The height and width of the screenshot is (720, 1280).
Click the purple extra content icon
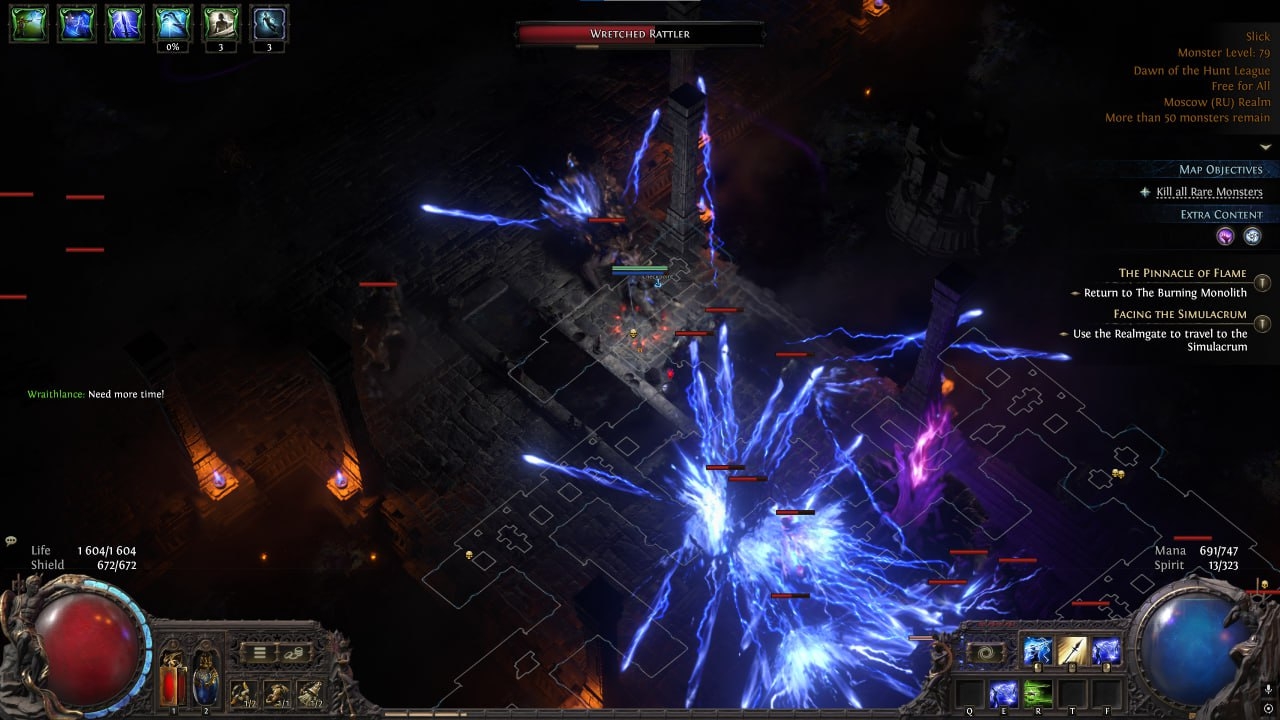[x=1225, y=237]
